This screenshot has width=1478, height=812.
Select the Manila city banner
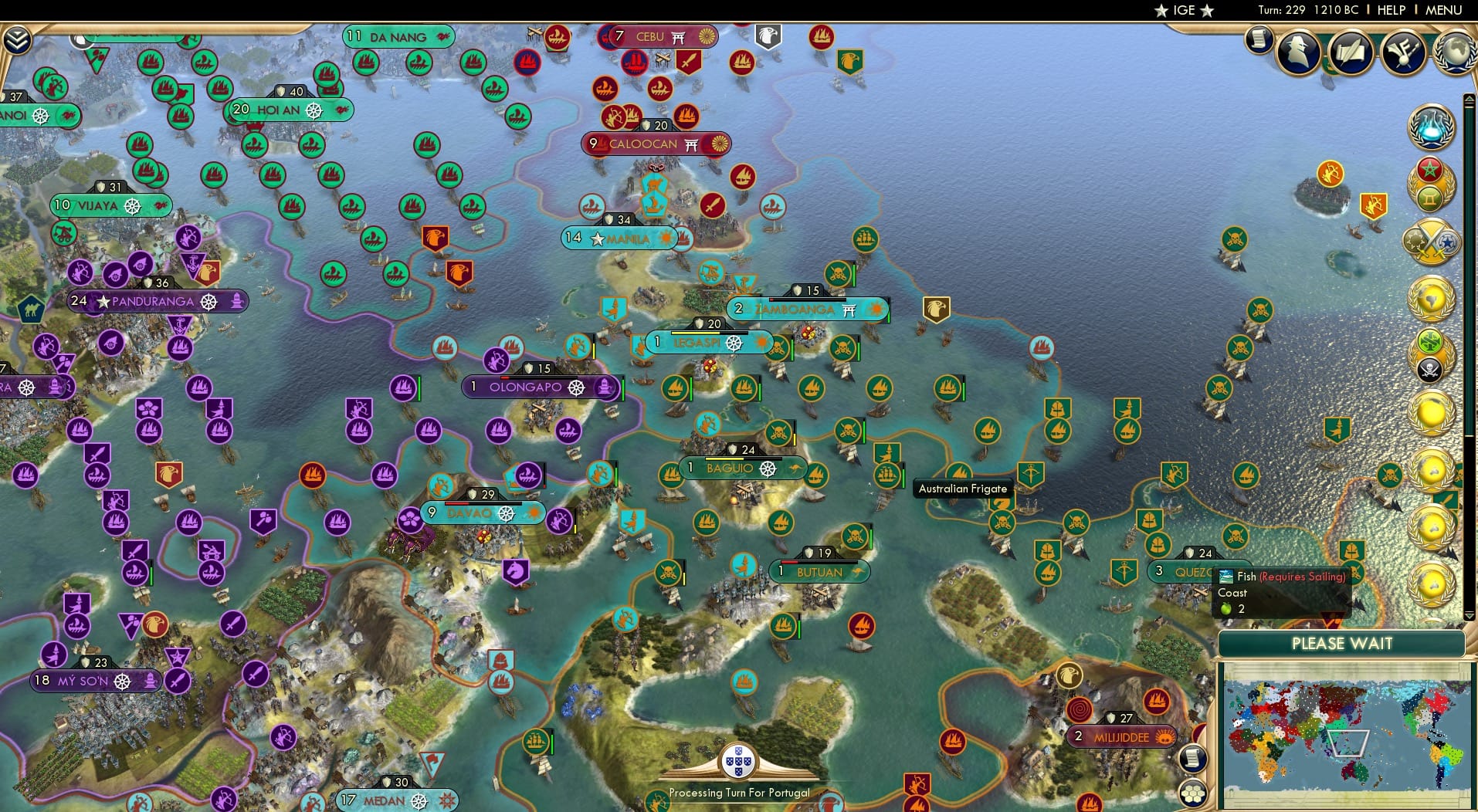(x=618, y=239)
